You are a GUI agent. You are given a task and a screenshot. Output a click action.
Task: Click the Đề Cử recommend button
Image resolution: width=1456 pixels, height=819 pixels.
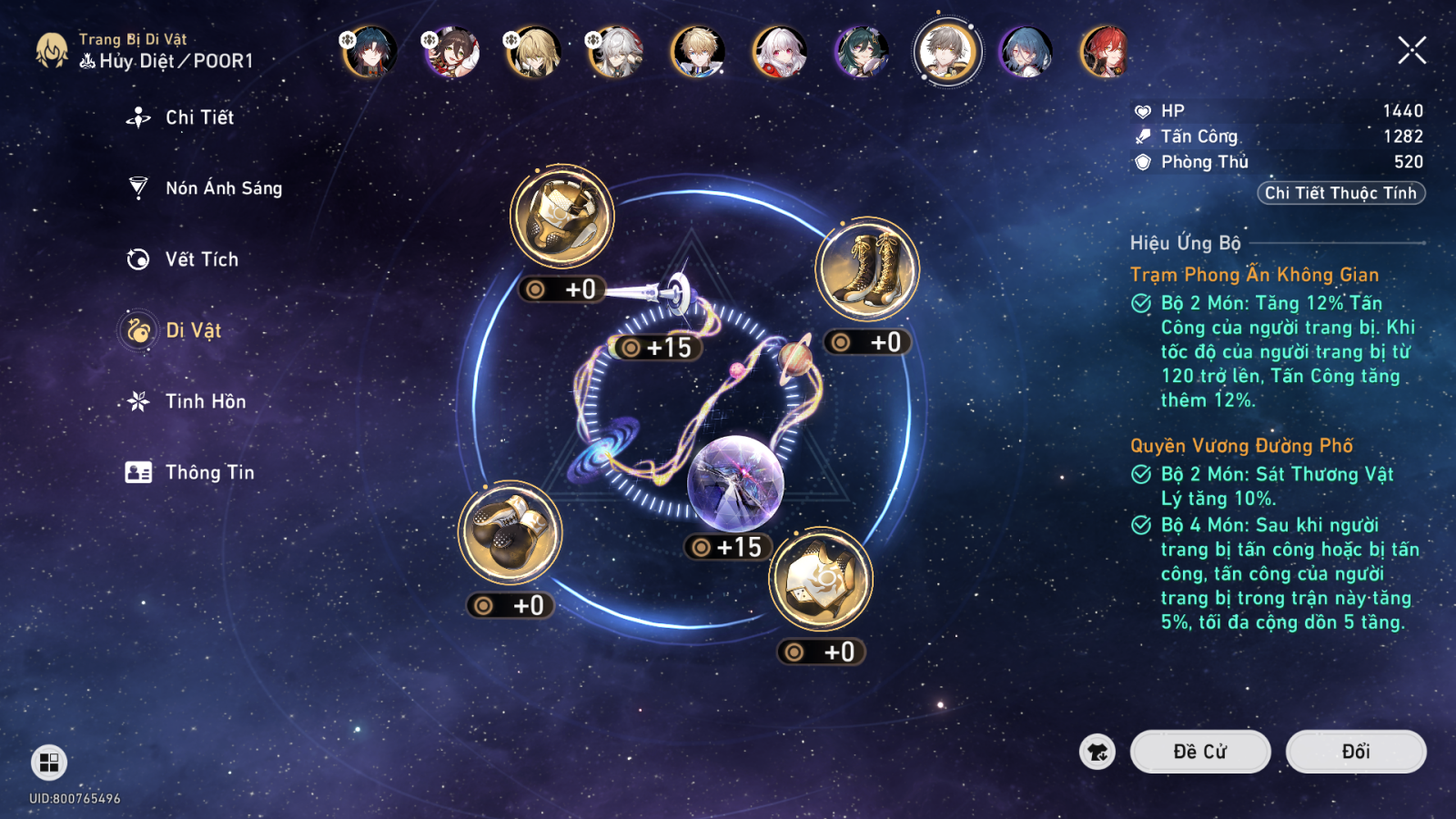[x=1199, y=752]
